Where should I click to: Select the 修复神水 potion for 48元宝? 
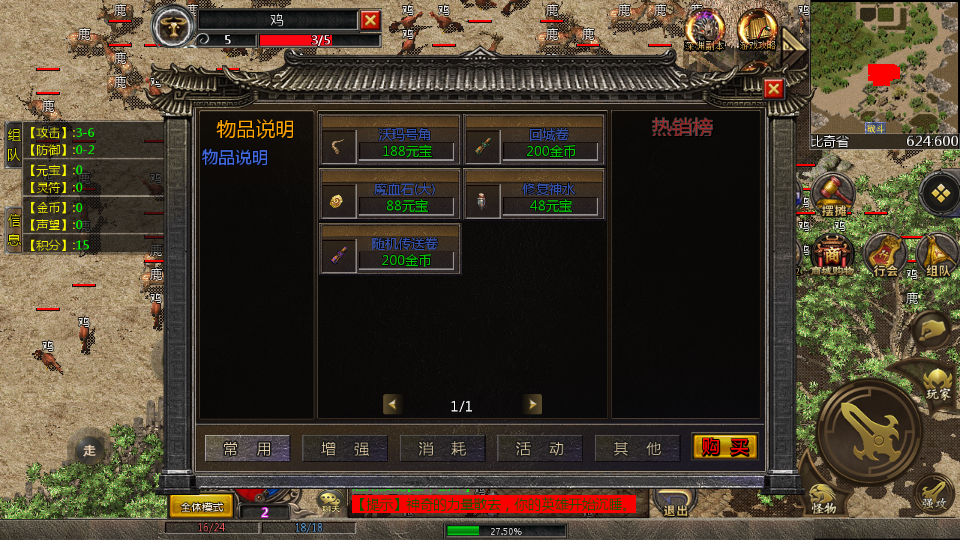coord(534,194)
